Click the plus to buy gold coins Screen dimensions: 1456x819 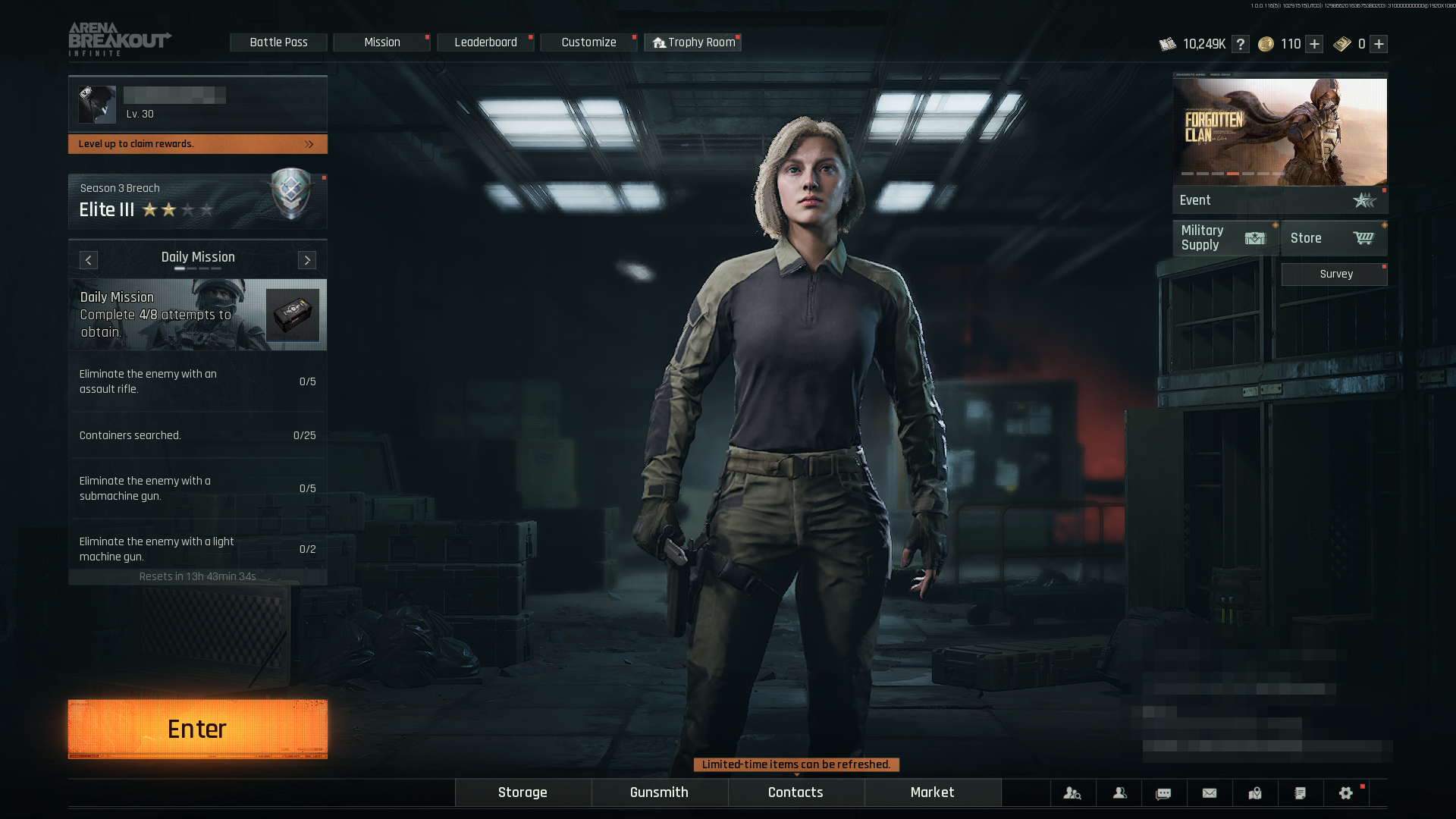(1314, 44)
